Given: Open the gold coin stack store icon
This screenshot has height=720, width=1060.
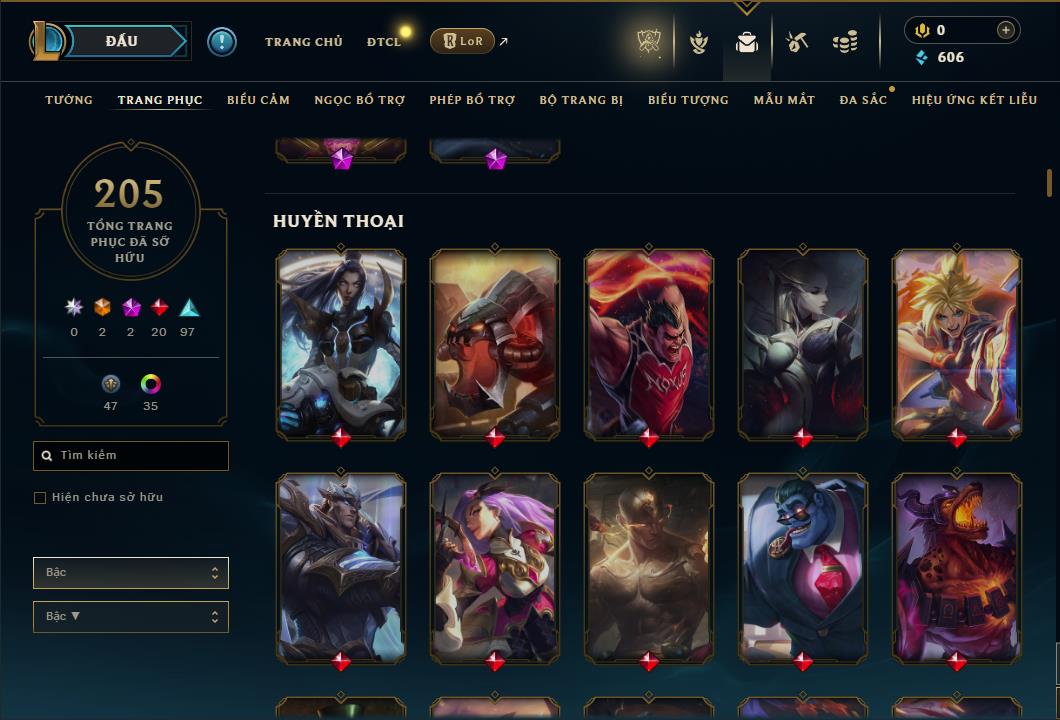Looking at the screenshot, I should click(845, 42).
